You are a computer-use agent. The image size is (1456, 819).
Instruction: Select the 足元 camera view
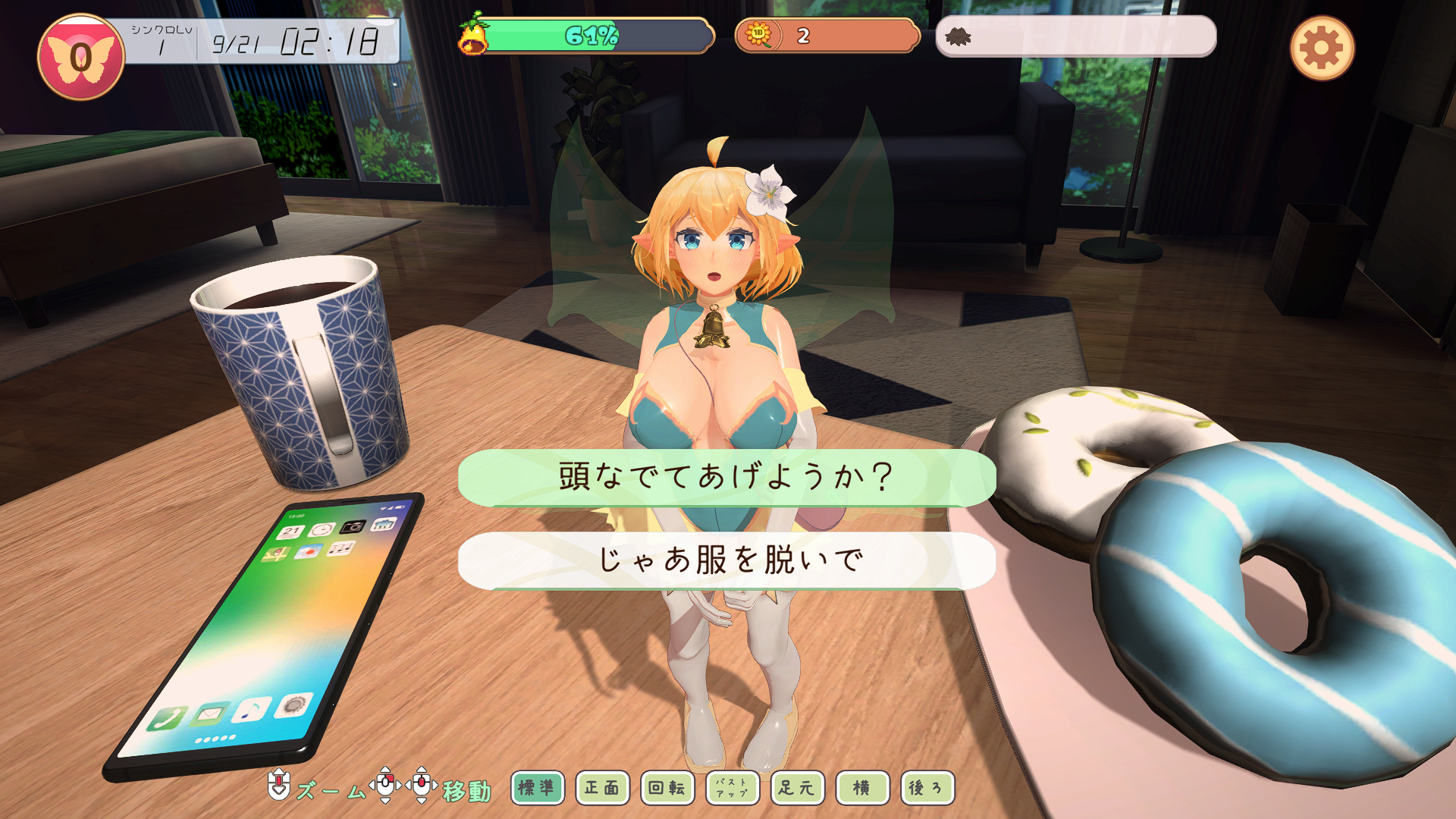tap(797, 788)
